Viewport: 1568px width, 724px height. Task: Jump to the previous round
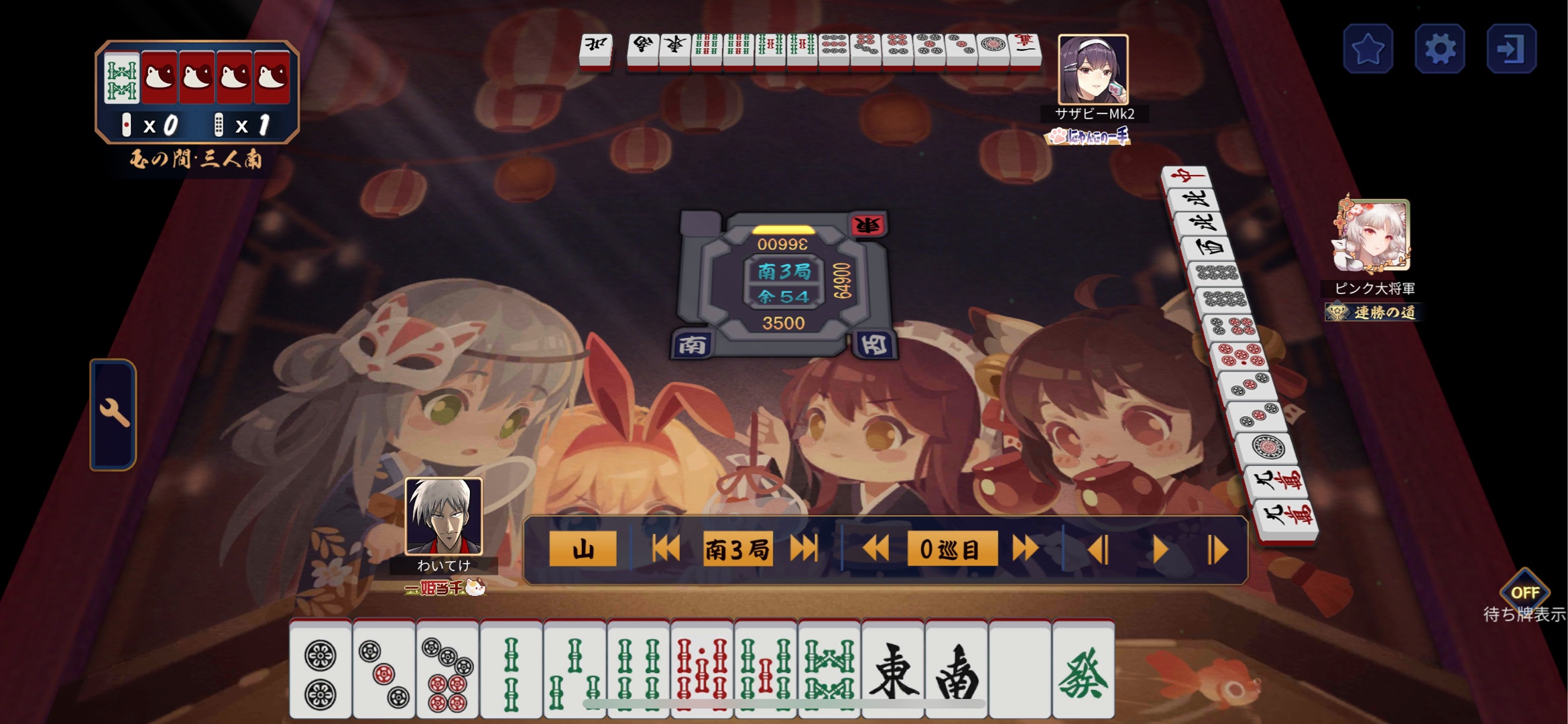[666, 549]
